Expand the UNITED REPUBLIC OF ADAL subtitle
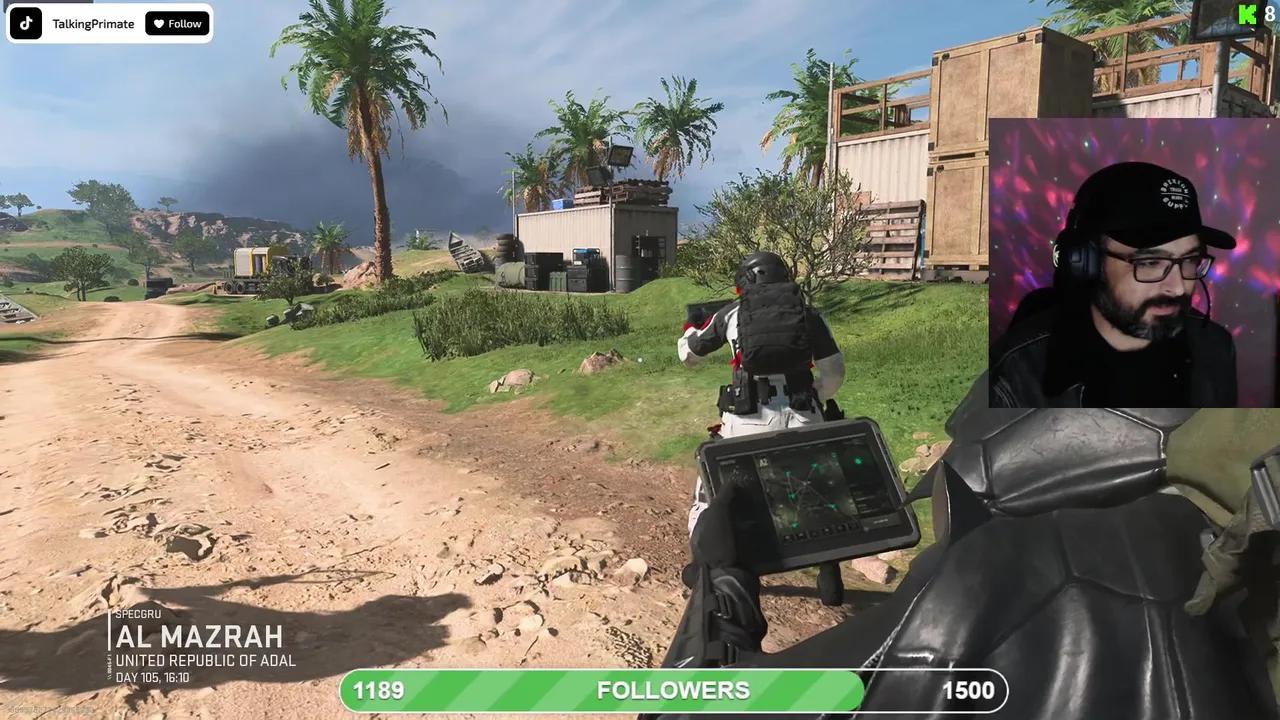This screenshot has height=720, width=1280. [205, 660]
